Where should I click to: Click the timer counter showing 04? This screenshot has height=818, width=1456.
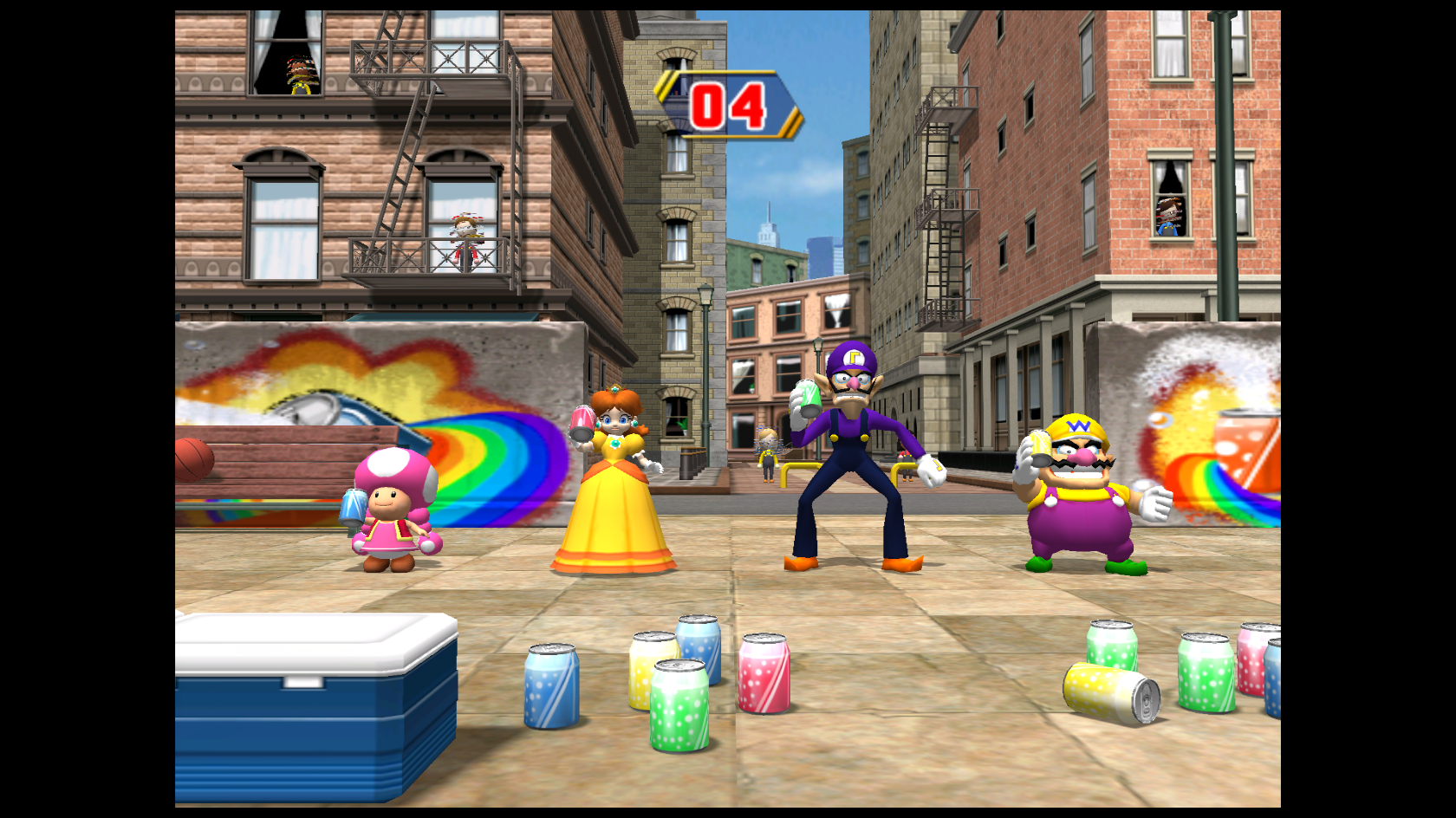pos(728,106)
